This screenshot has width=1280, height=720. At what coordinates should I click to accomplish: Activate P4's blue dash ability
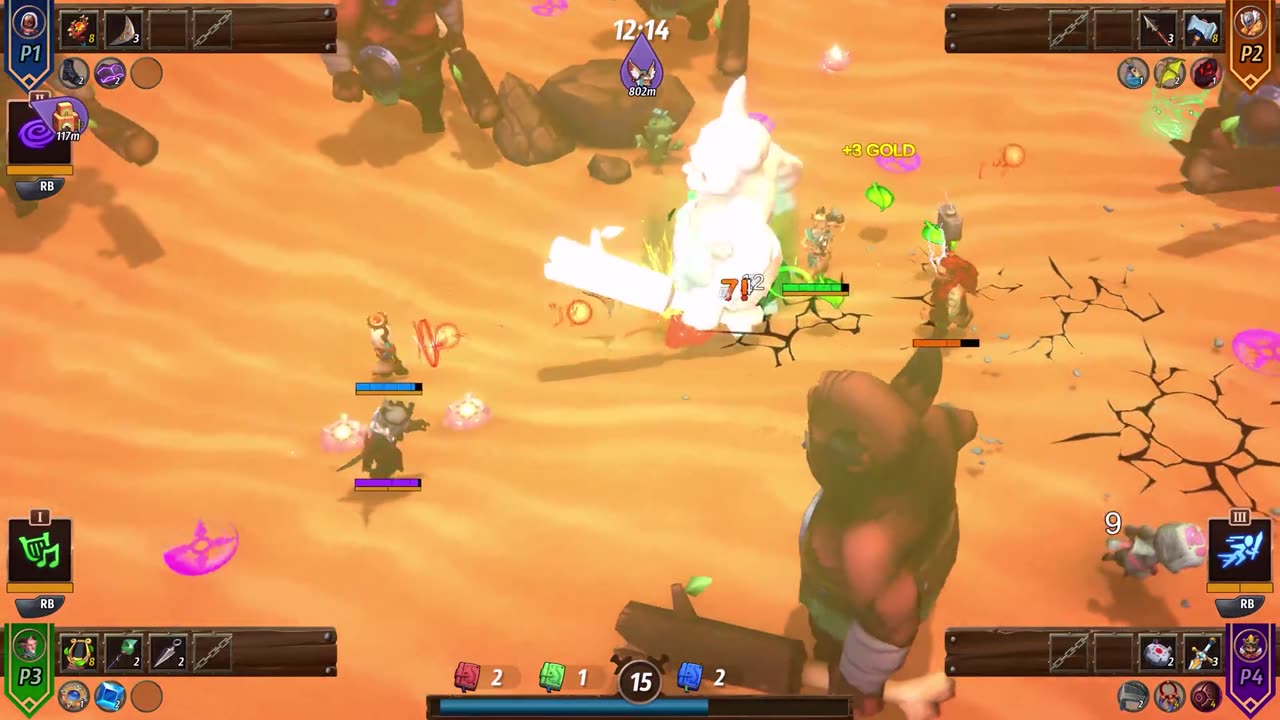click(x=1240, y=551)
